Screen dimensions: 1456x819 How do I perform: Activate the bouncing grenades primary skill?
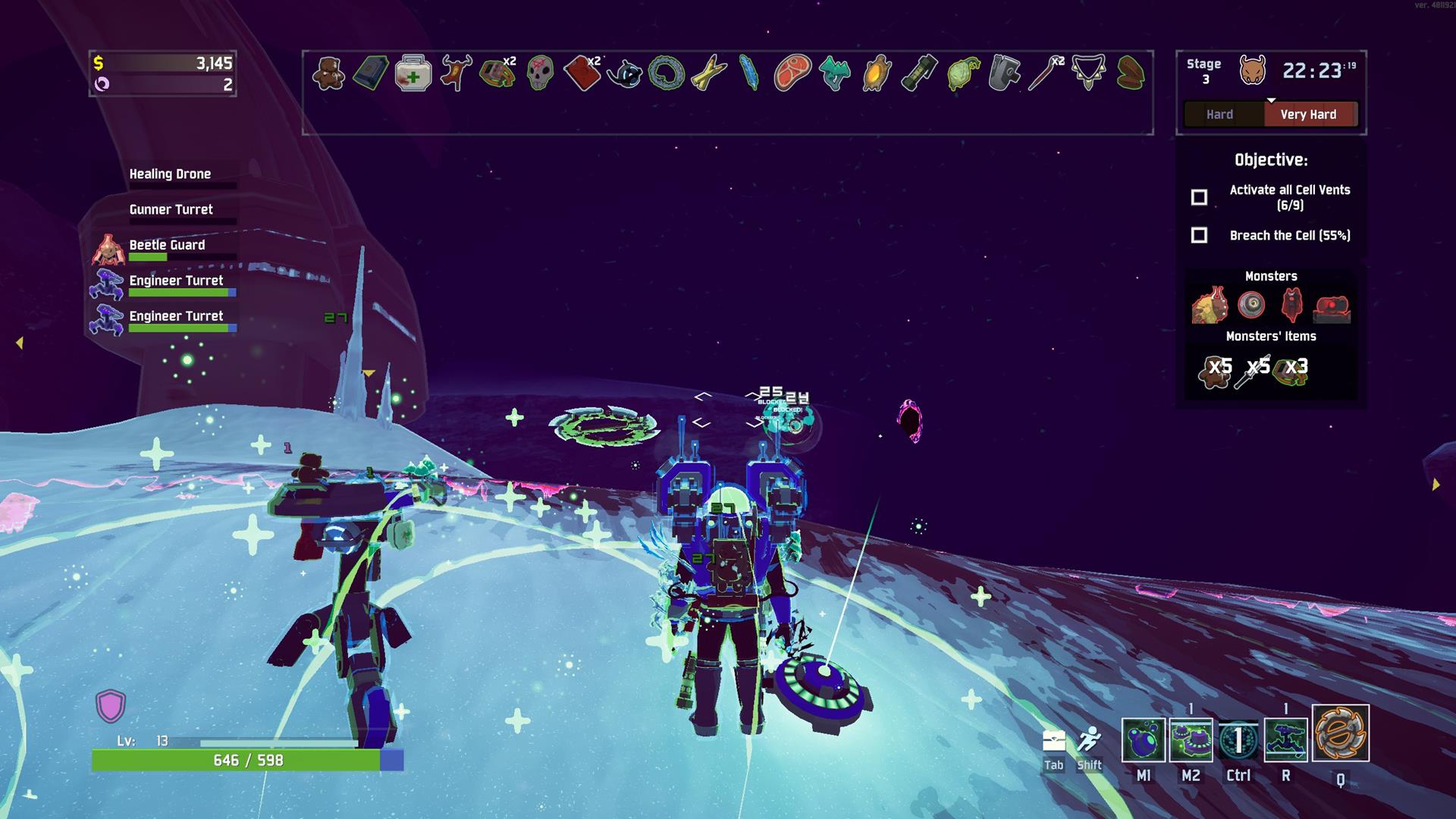tap(1143, 739)
